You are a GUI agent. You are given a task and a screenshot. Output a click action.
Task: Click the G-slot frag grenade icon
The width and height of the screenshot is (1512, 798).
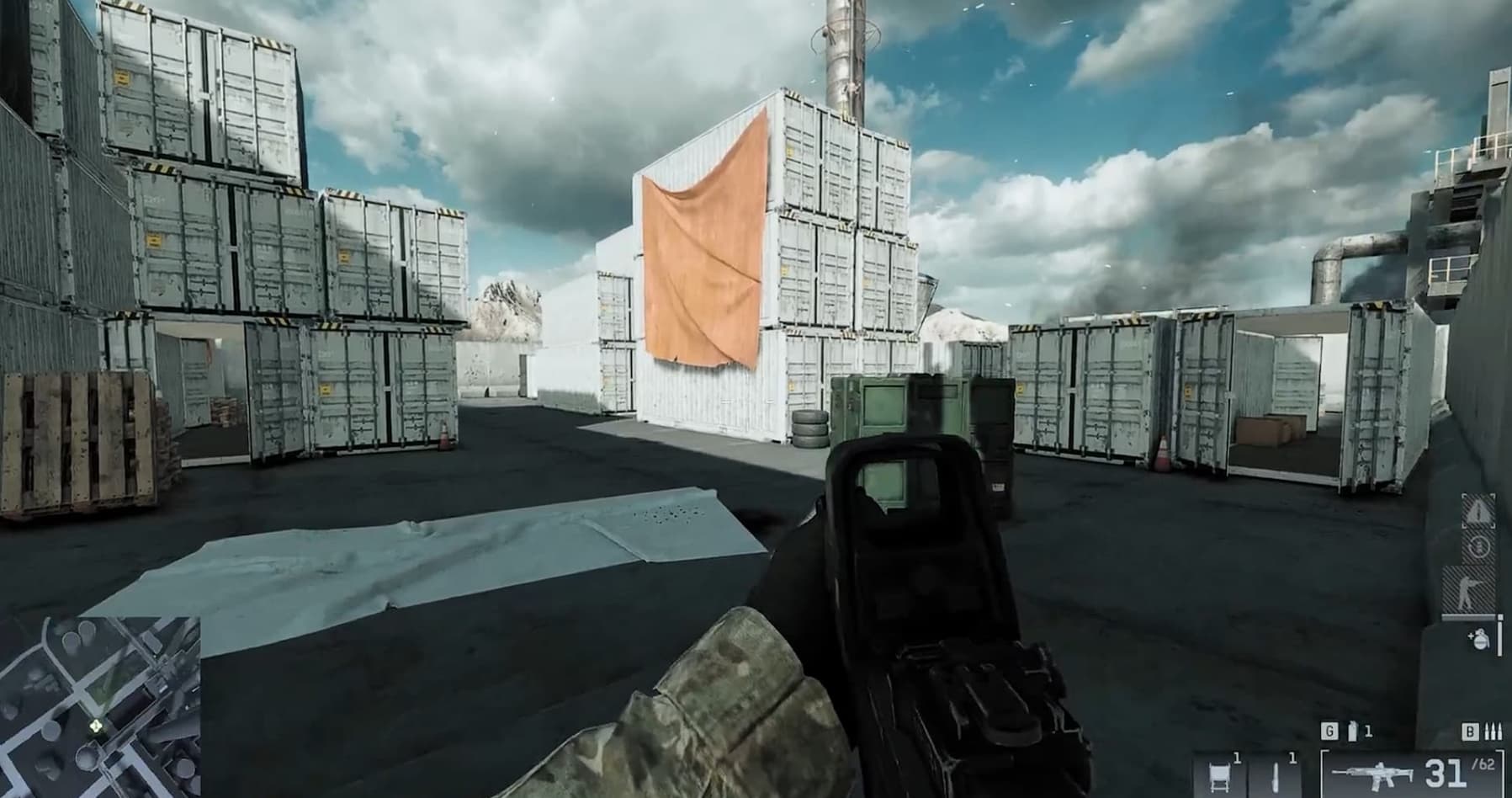point(1351,731)
